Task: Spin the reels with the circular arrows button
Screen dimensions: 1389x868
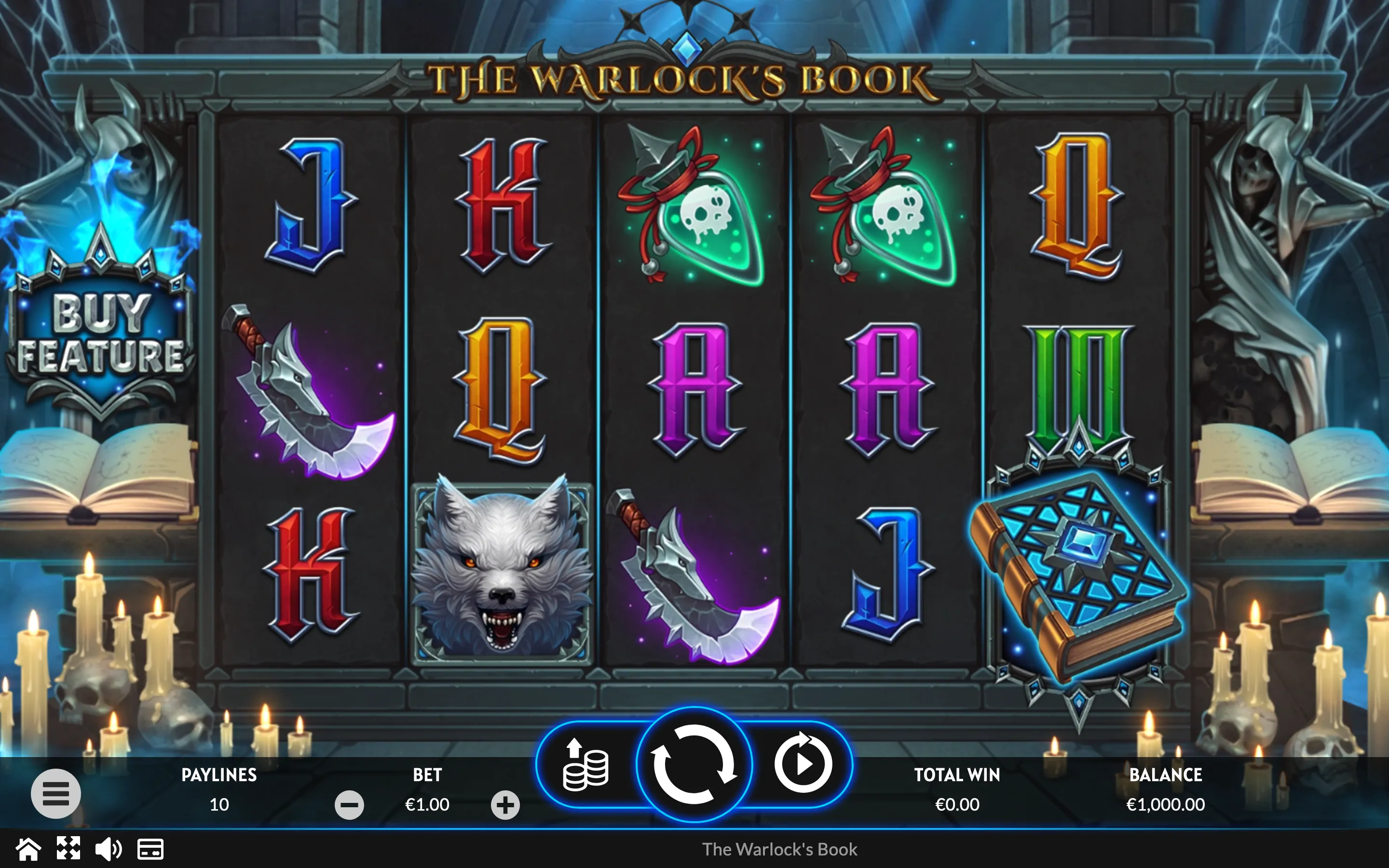Action: (694, 764)
